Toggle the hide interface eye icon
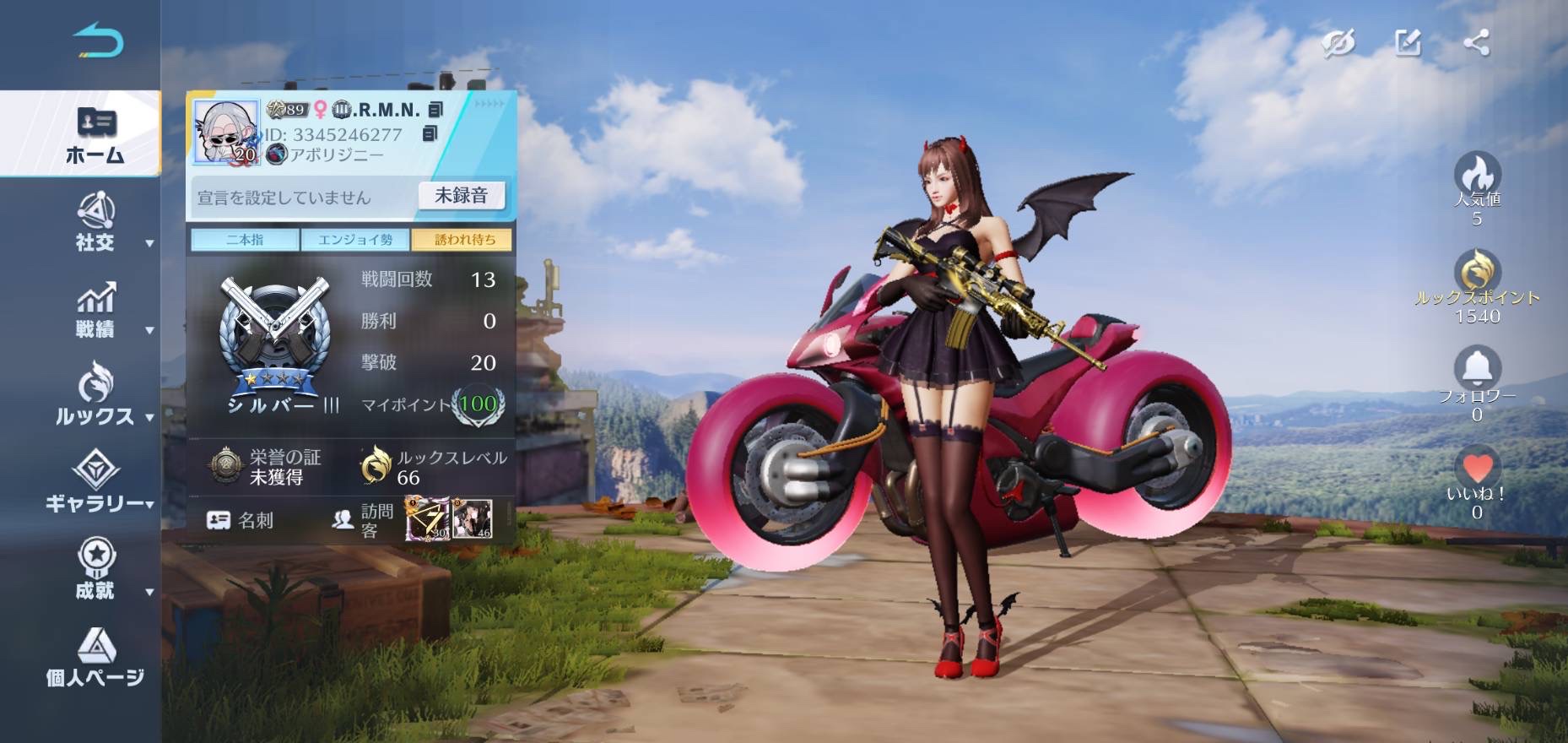Screen dimensions: 1568x743 (x=1338, y=43)
